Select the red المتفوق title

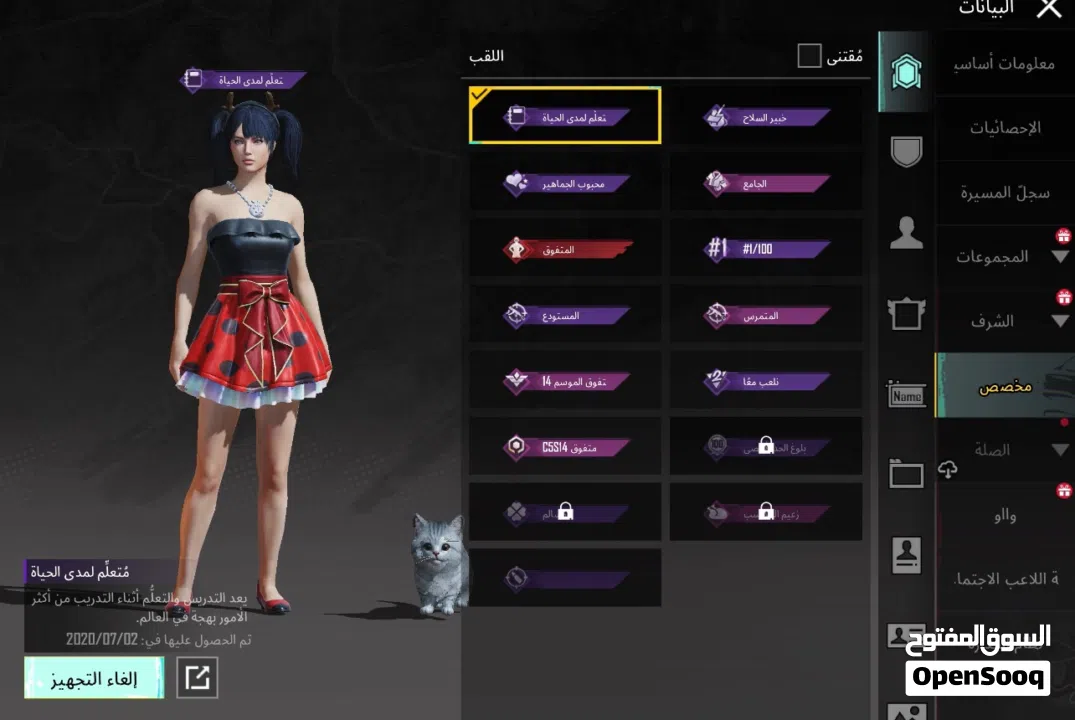565,249
